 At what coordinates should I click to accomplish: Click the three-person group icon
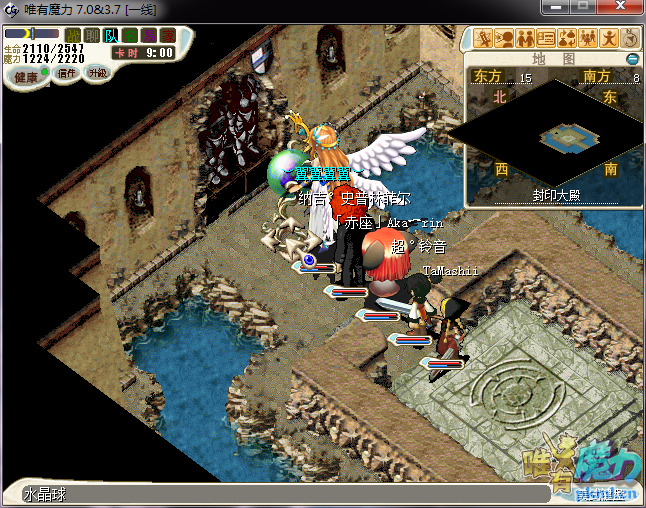(588, 39)
